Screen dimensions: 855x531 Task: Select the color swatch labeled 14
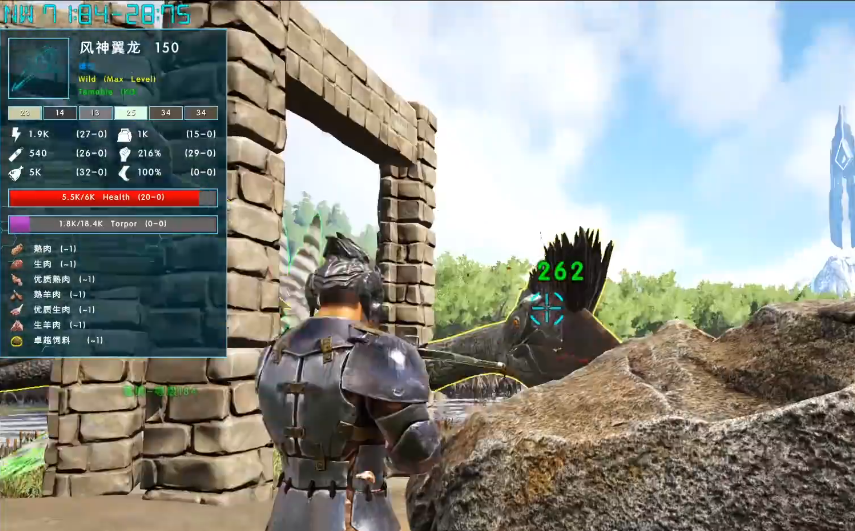coord(60,113)
